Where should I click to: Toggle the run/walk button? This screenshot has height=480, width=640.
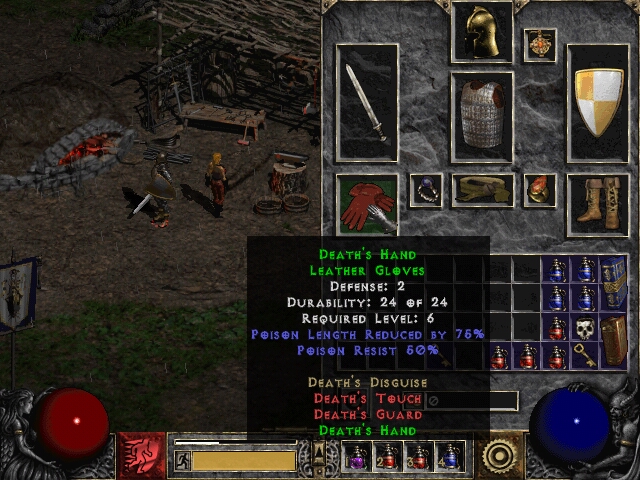click(x=183, y=460)
